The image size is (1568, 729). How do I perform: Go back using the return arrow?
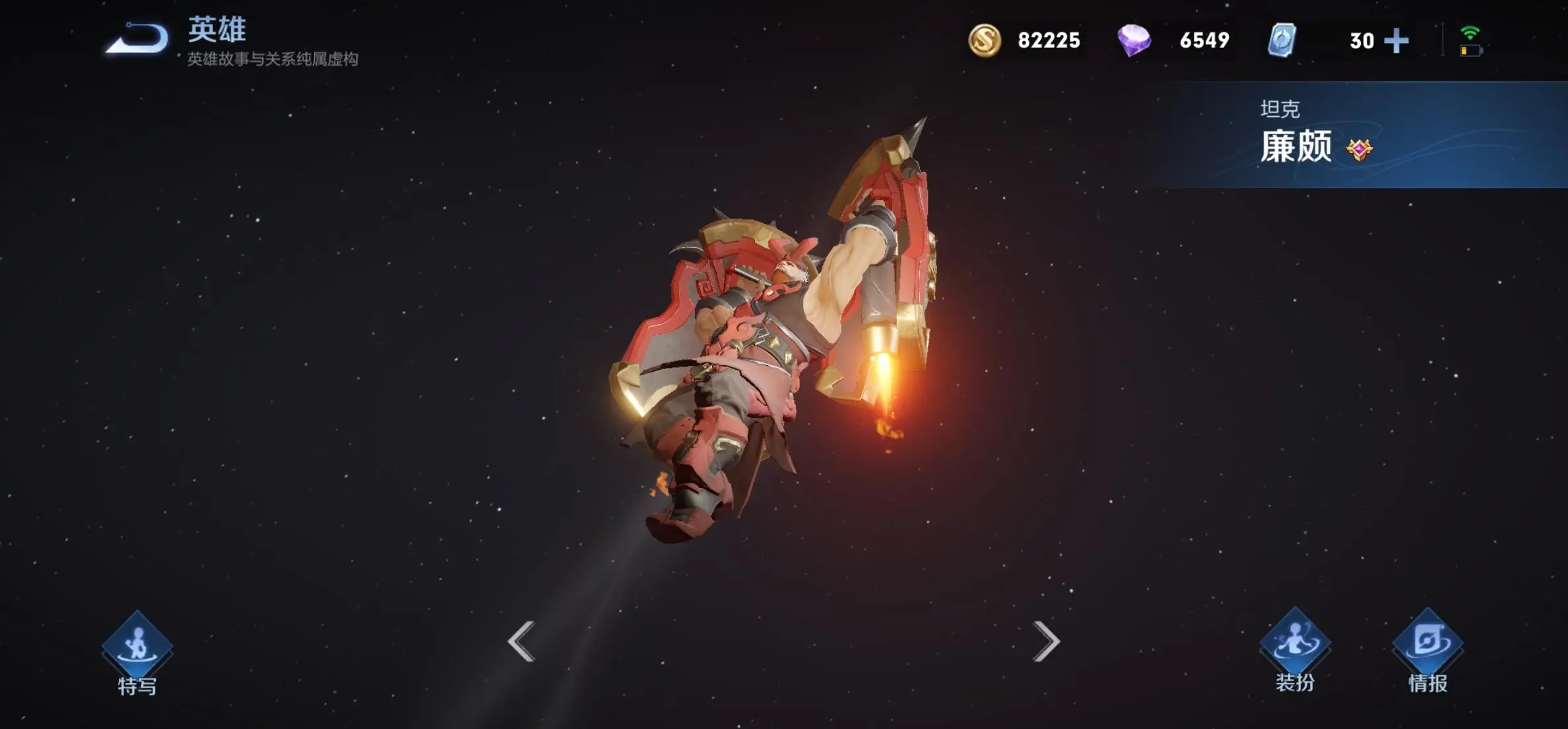tap(137, 38)
